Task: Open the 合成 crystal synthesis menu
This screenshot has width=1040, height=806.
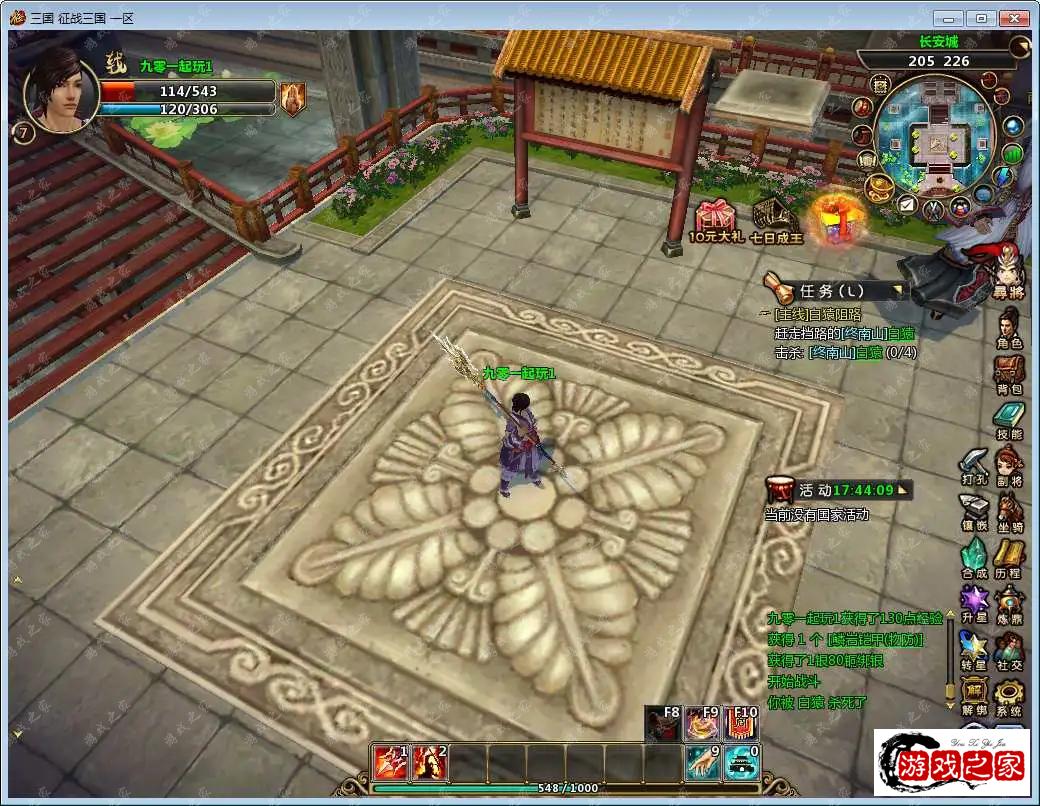Action: [974, 556]
